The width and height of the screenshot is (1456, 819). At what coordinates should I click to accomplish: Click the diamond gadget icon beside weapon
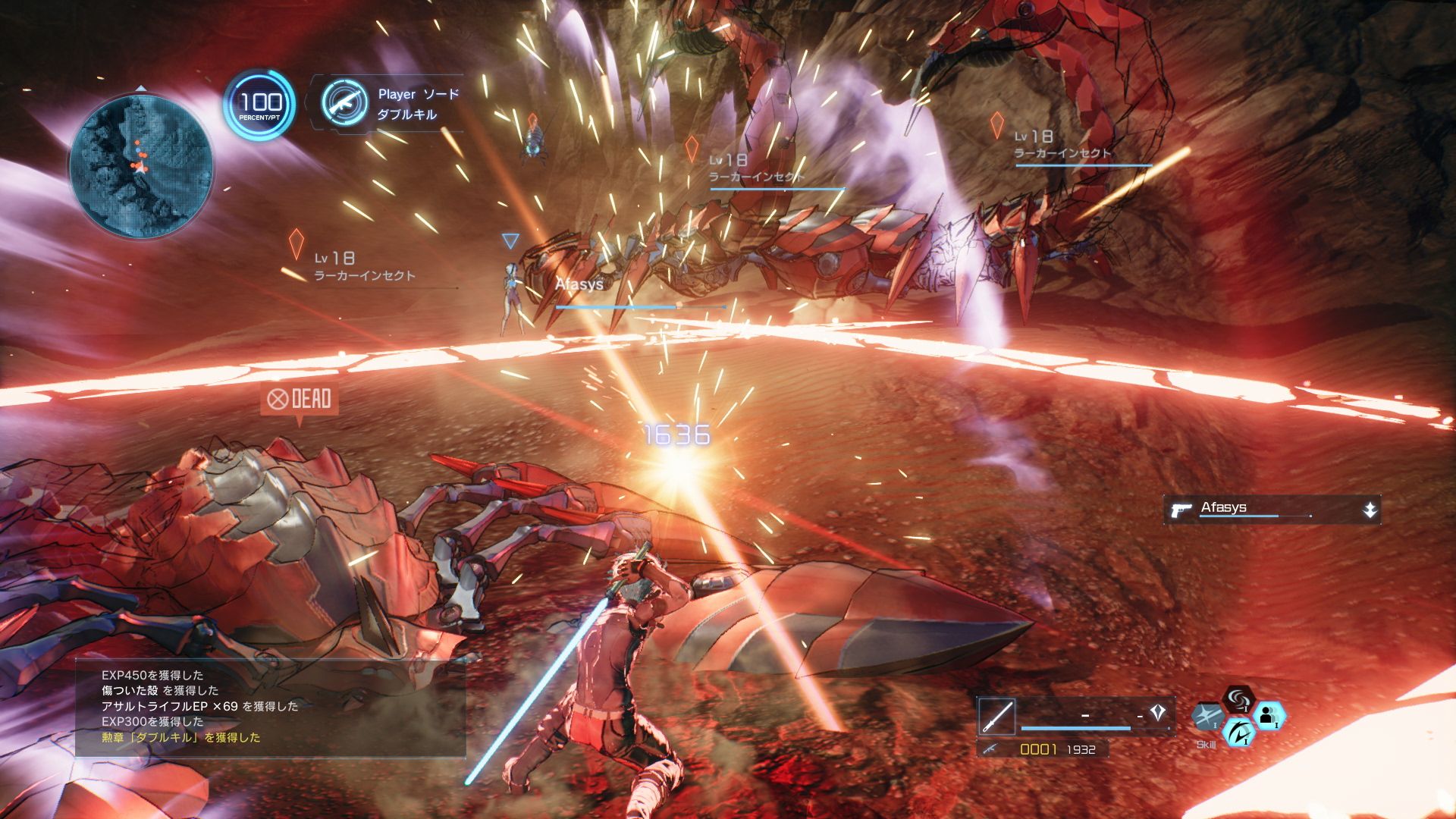[1157, 712]
